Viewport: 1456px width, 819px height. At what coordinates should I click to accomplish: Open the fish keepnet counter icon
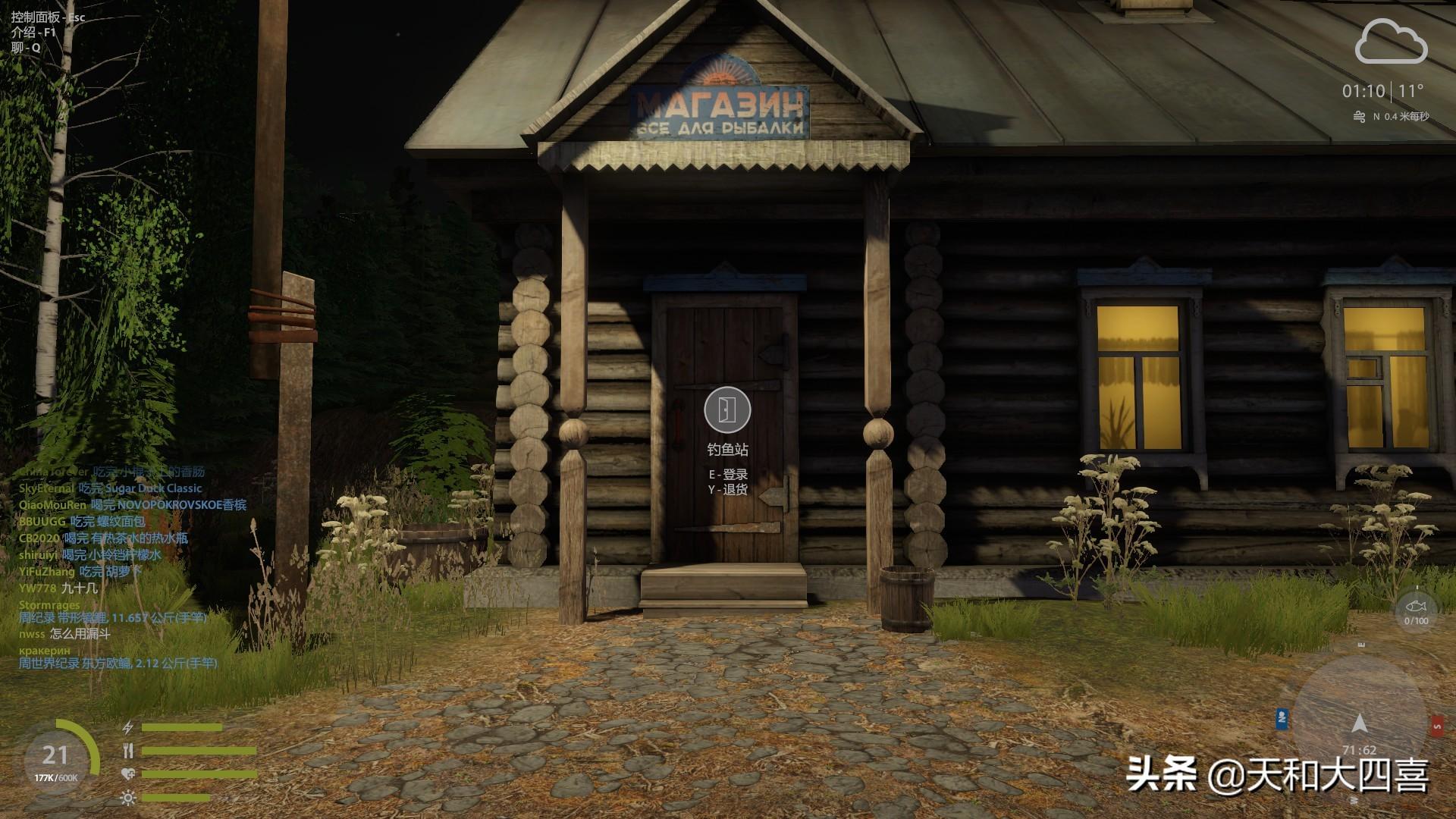[1416, 609]
